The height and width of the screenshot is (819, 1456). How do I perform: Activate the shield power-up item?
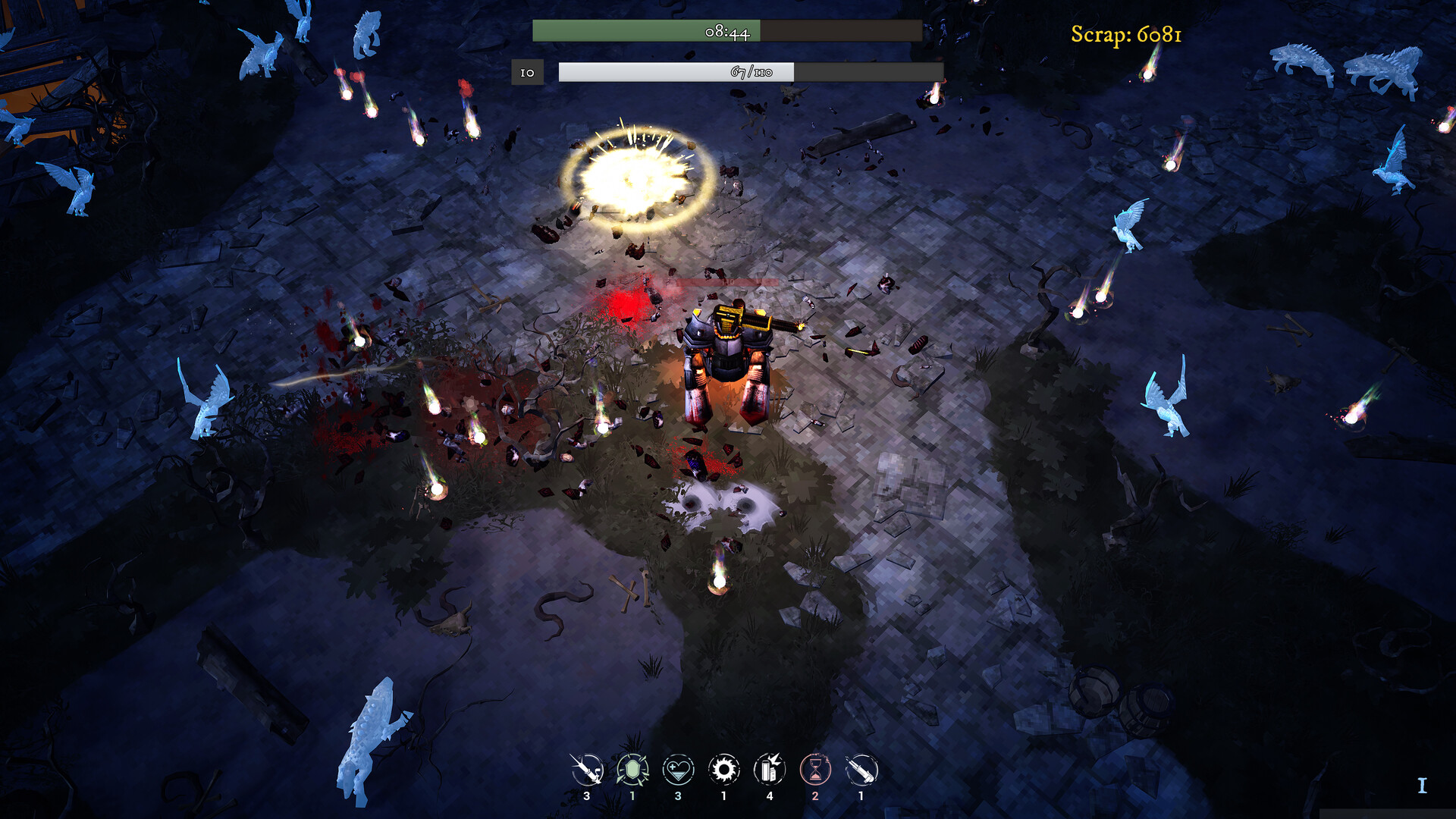(x=634, y=767)
